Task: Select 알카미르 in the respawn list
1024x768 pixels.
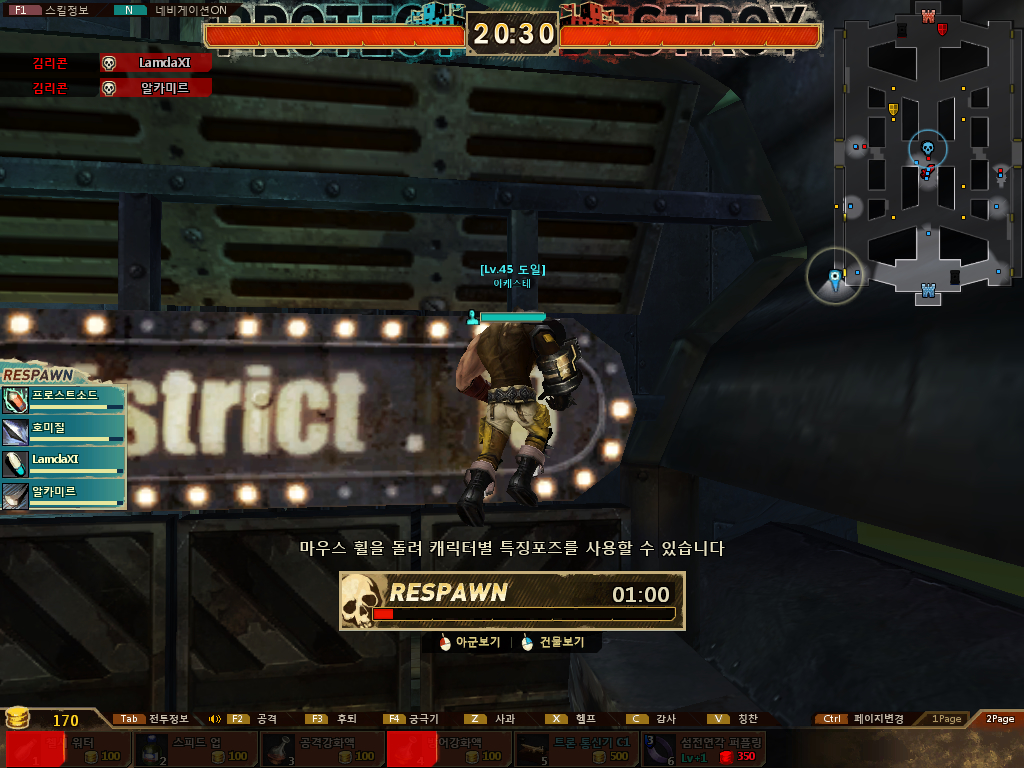Action: click(x=64, y=495)
